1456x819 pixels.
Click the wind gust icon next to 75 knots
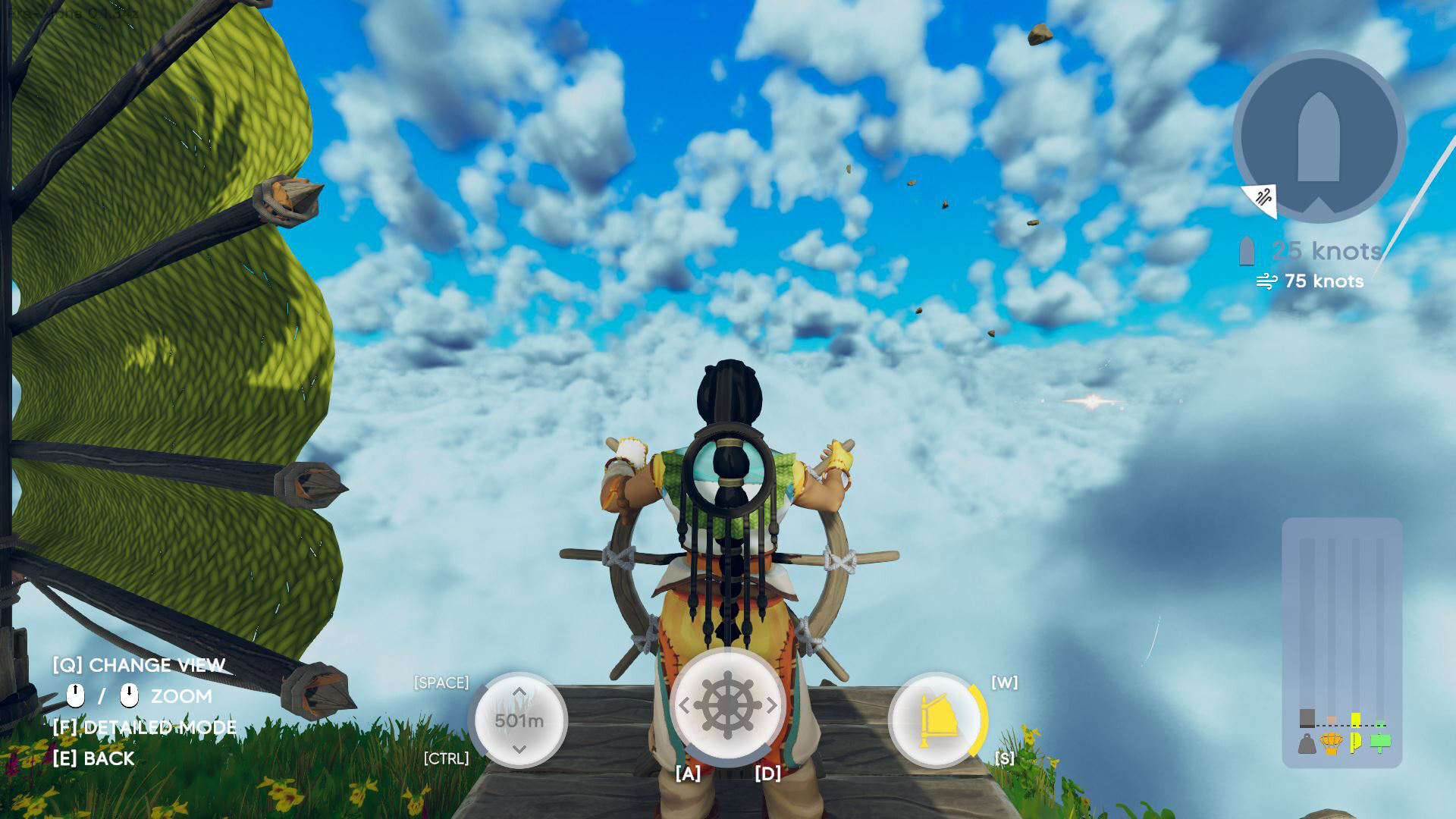(x=1268, y=281)
